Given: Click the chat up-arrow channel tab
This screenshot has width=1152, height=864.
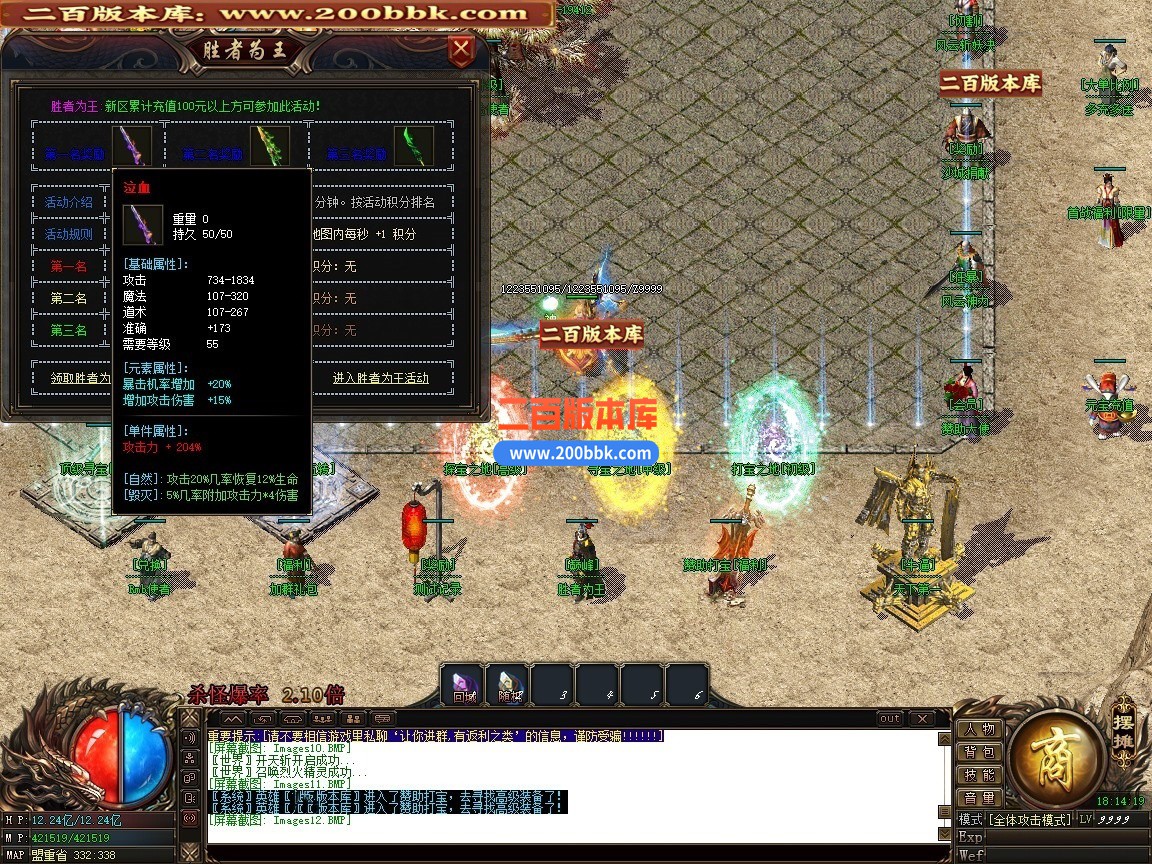Looking at the screenshot, I should (x=232, y=719).
